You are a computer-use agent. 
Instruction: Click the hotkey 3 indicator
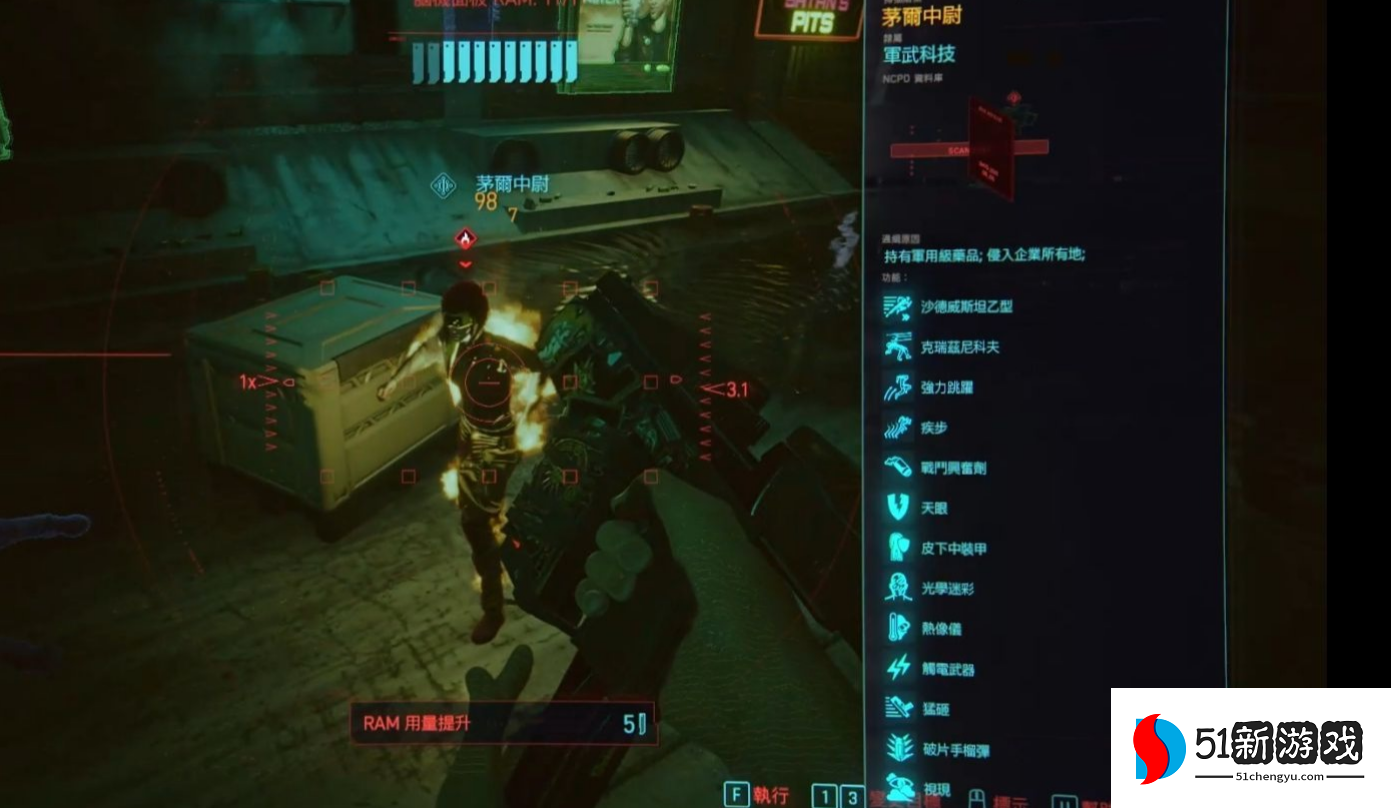point(851,796)
